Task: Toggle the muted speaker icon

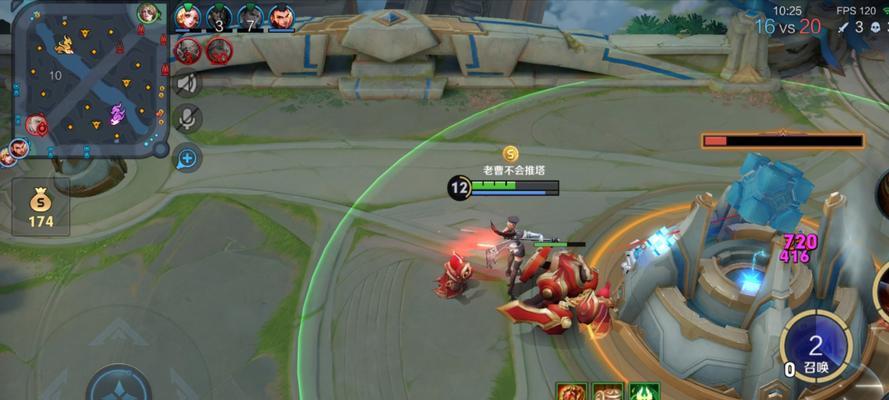Action: coord(187,84)
